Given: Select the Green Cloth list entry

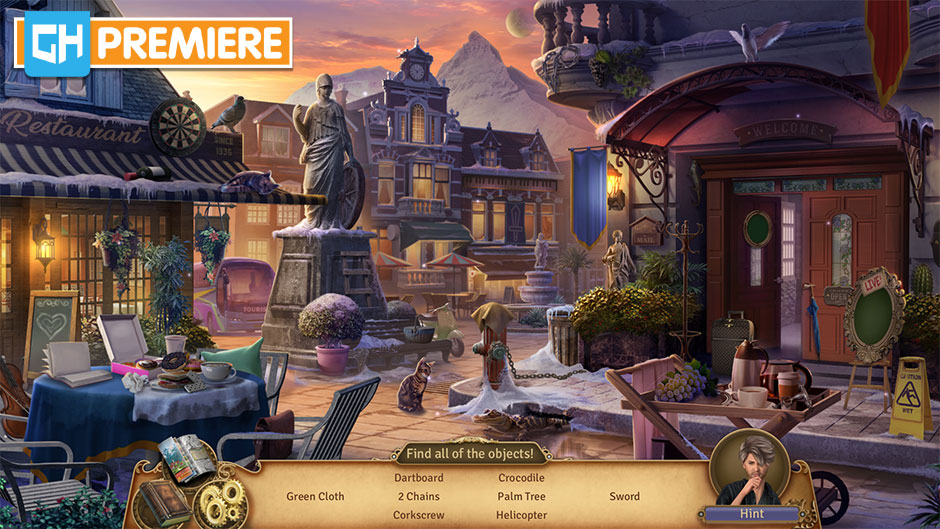Looking at the screenshot, I should pos(315,496).
